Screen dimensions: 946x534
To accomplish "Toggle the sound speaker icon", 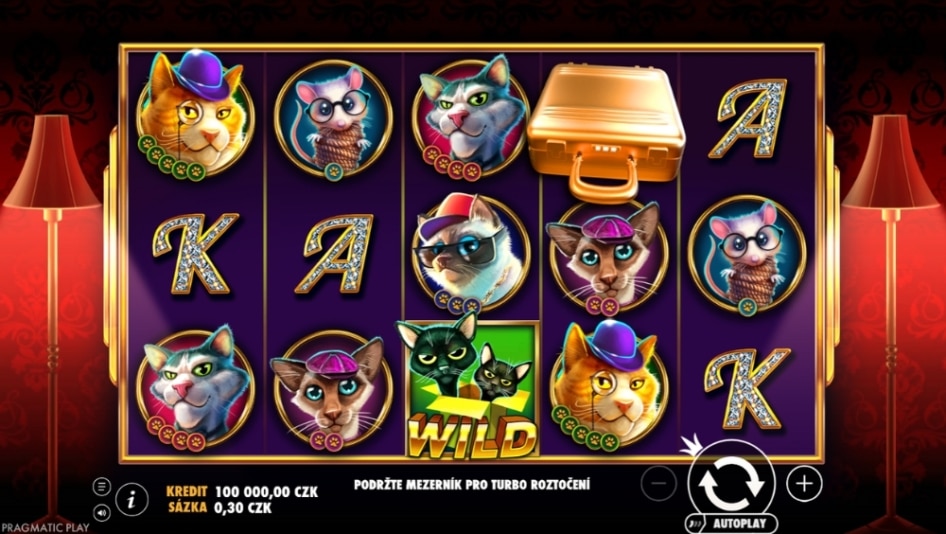I will pos(102,513).
